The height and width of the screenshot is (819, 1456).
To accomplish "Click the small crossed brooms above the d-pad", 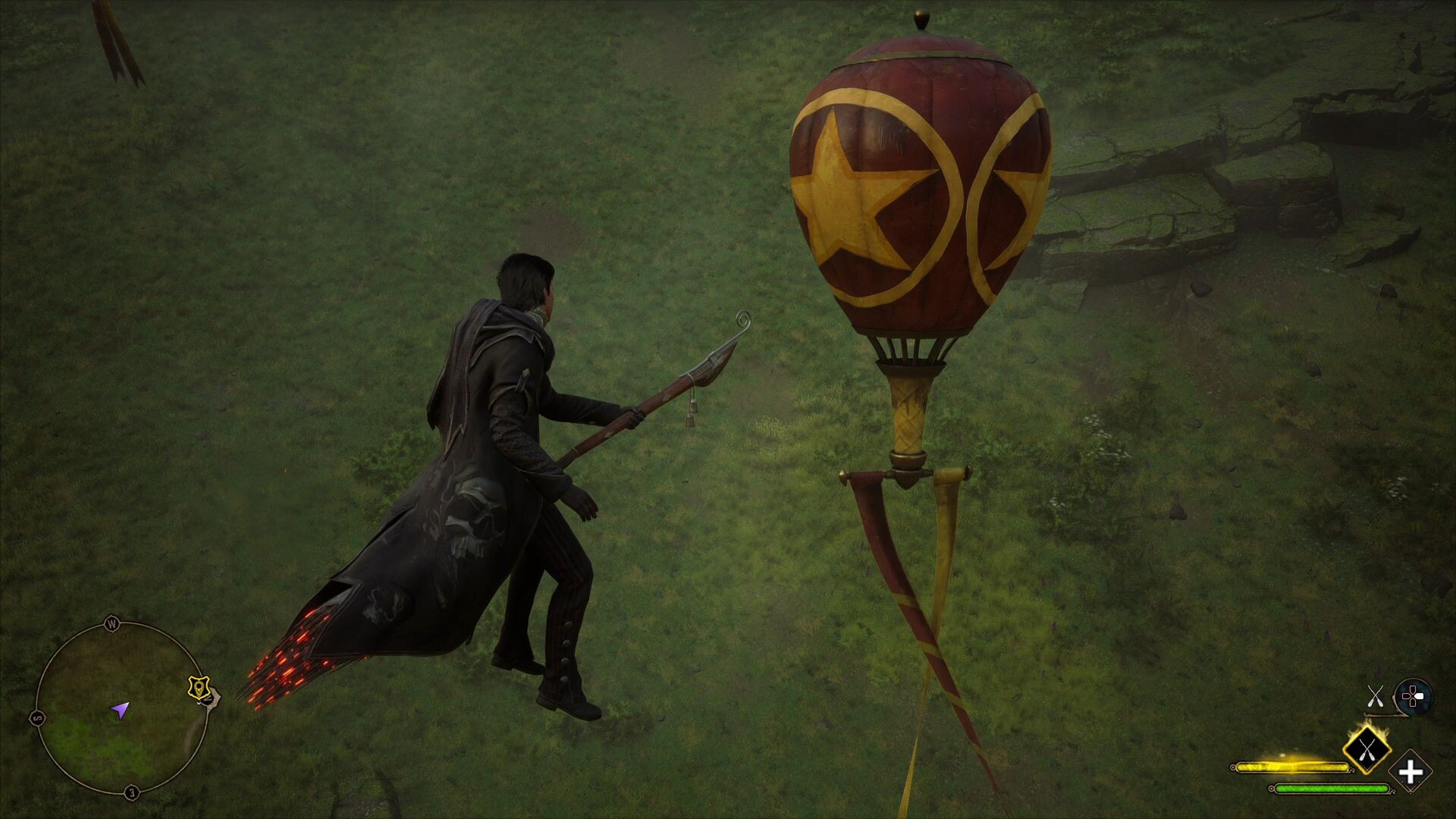I will (1376, 697).
